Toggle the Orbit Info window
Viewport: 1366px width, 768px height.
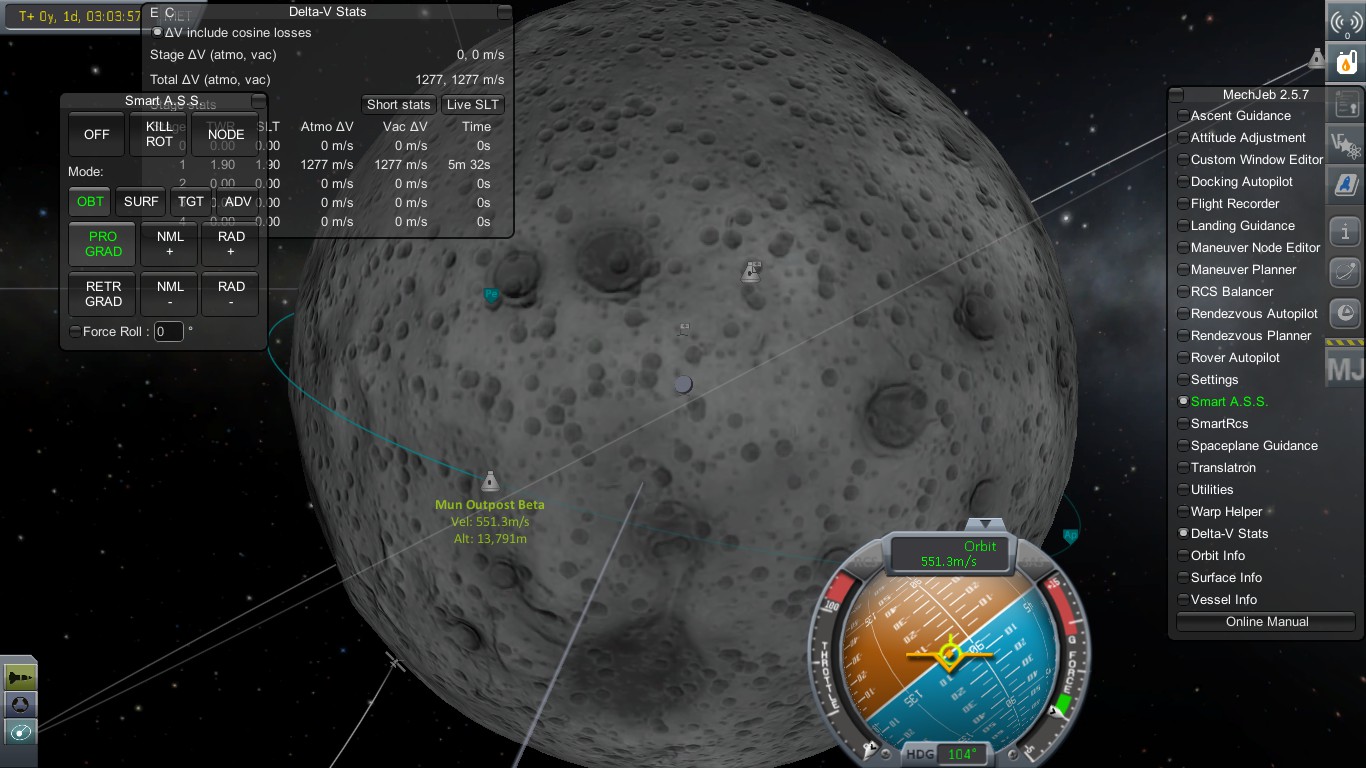pyautogui.click(x=1217, y=556)
